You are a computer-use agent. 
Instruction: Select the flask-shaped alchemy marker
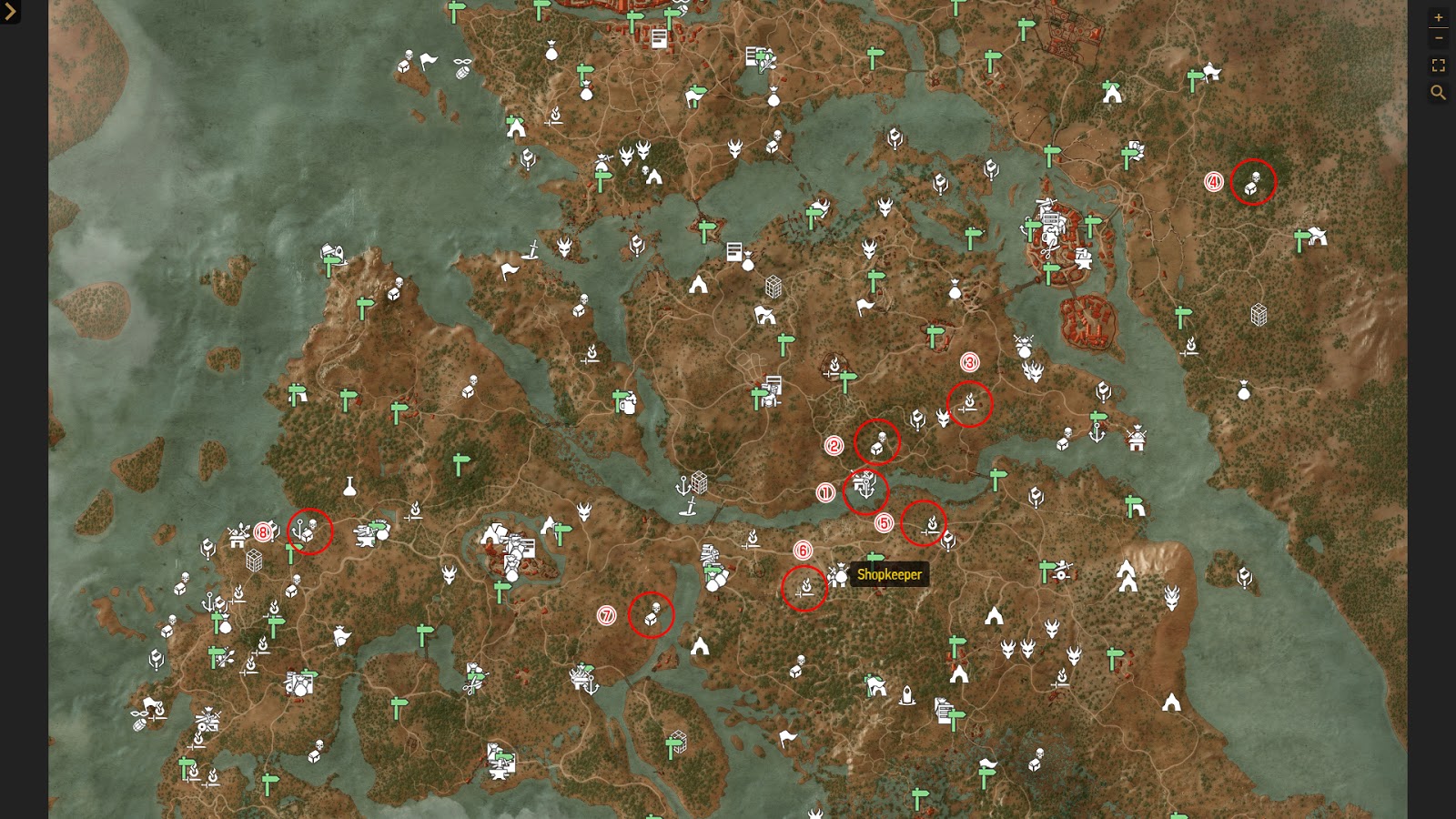pyautogui.click(x=350, y=487)
